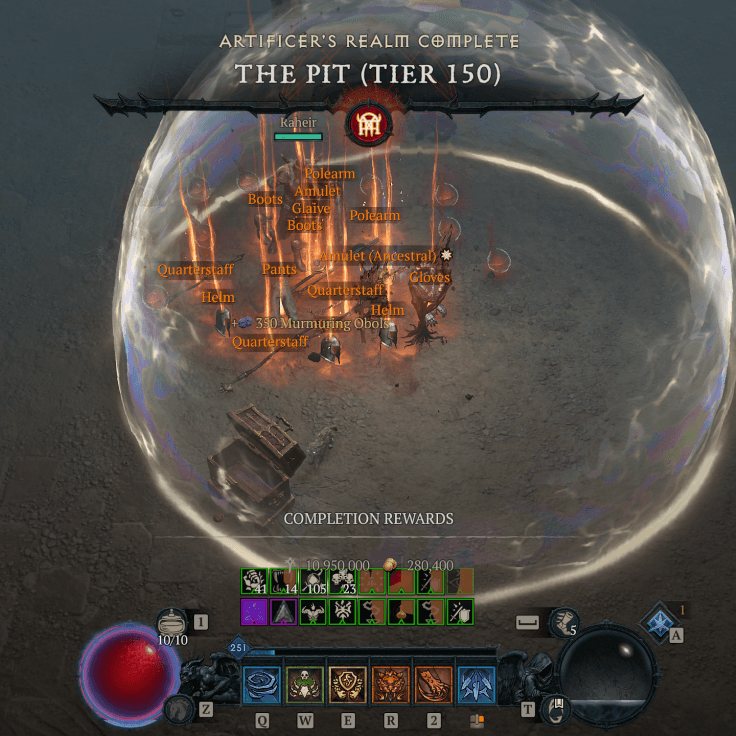The width and height of the screenshot is (736, 736).
Task: Pick up the Glaive loot label
Action: 311,208
